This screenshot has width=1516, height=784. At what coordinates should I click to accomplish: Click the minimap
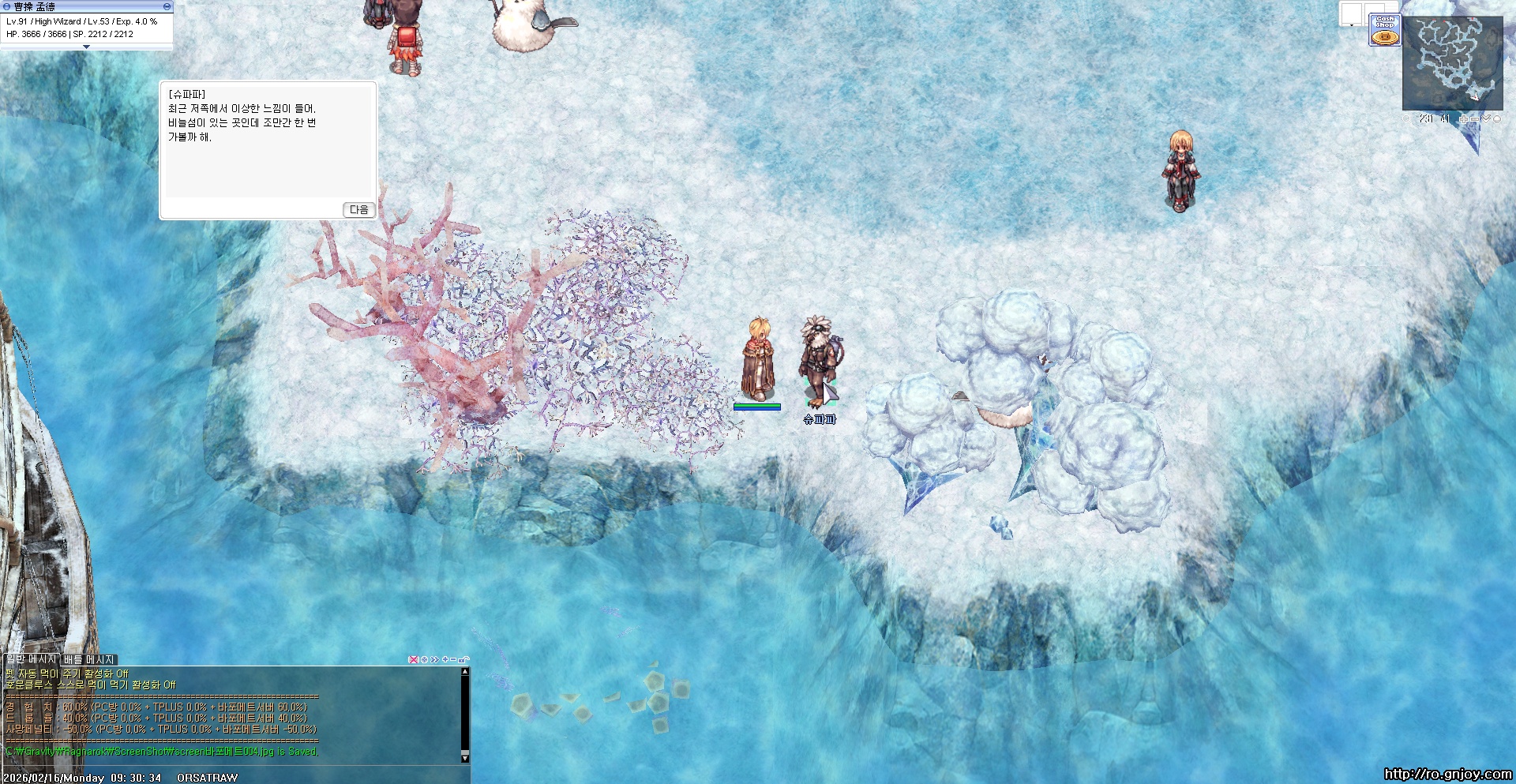1452,63
